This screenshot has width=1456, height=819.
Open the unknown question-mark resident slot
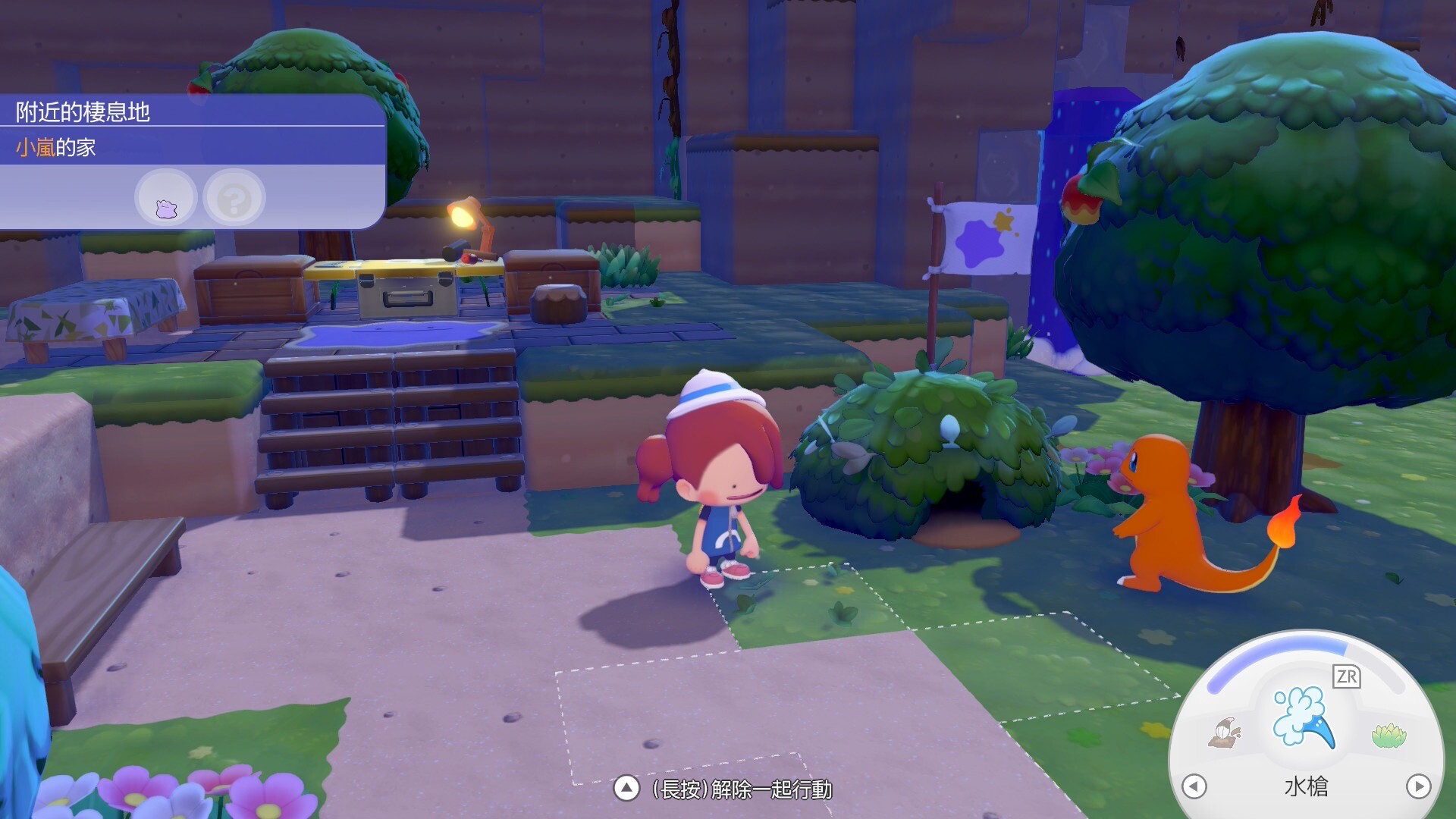(234, 199)
